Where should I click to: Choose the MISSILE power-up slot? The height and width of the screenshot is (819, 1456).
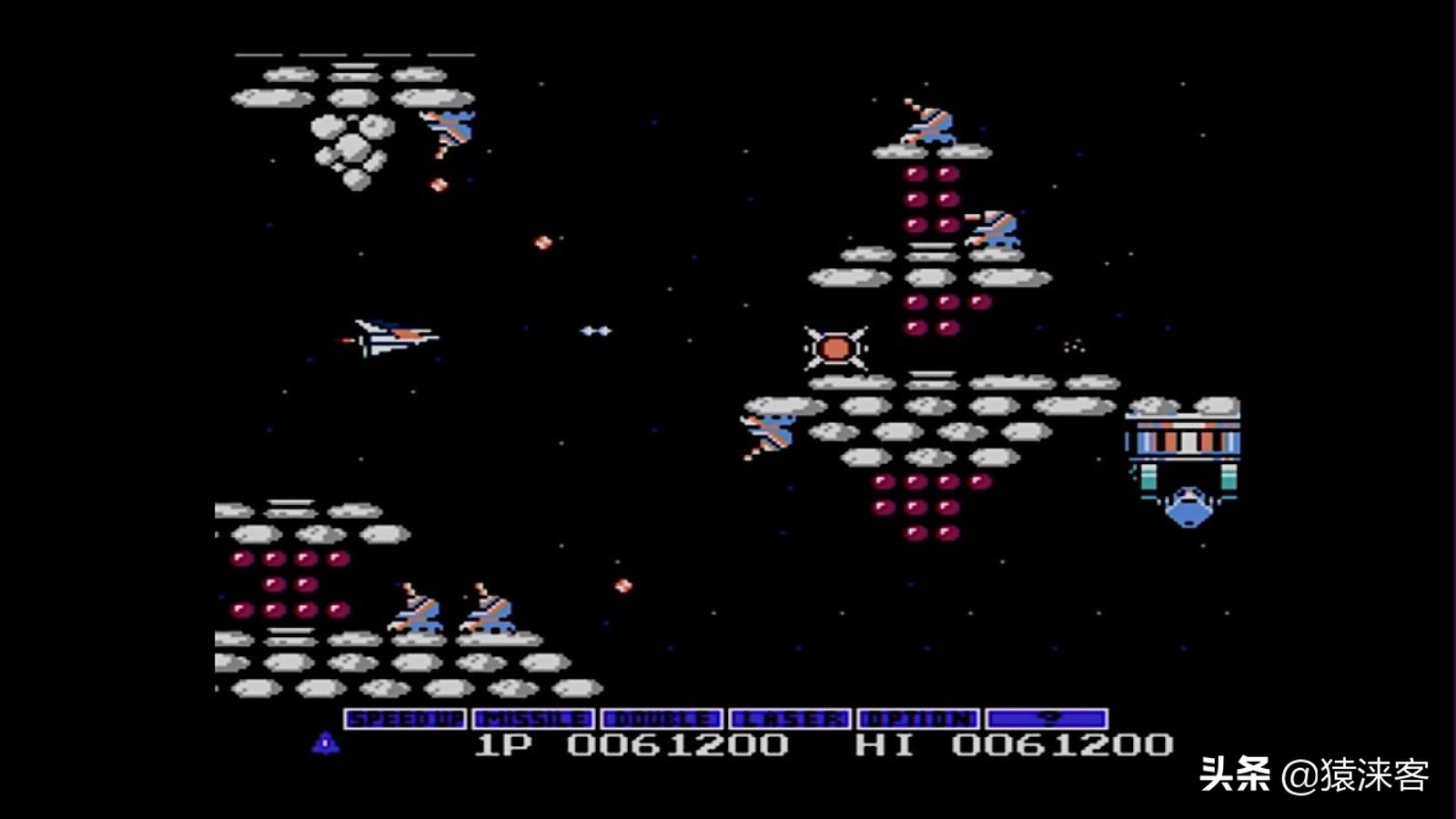tap(533, 719)
